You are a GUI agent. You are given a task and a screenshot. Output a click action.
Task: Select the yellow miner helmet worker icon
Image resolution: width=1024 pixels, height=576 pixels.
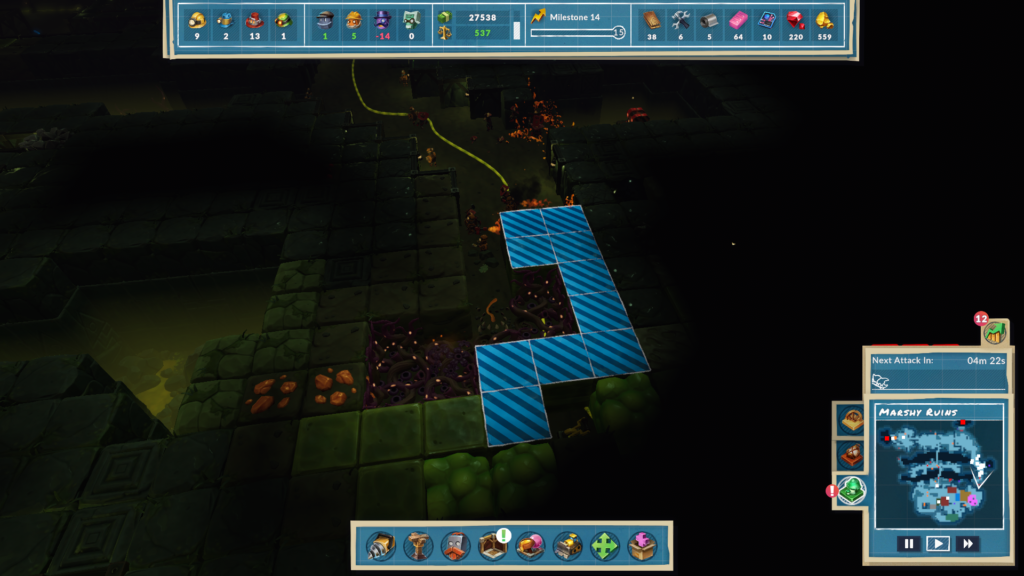pyautogui.click(x=197, y=19)
